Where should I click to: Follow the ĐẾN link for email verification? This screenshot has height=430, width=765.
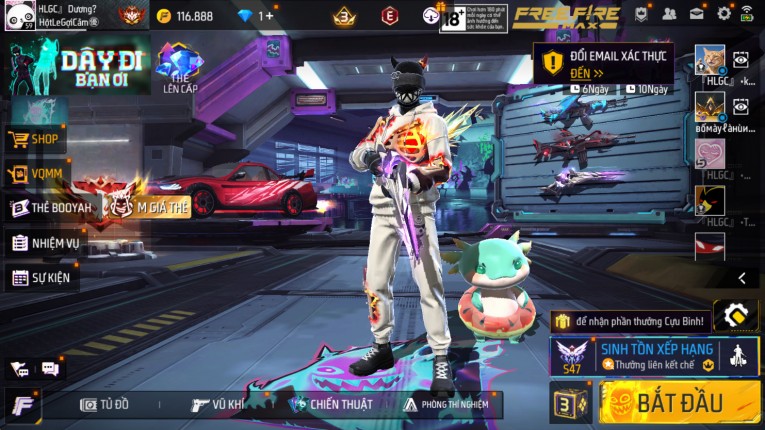[587, 73]
